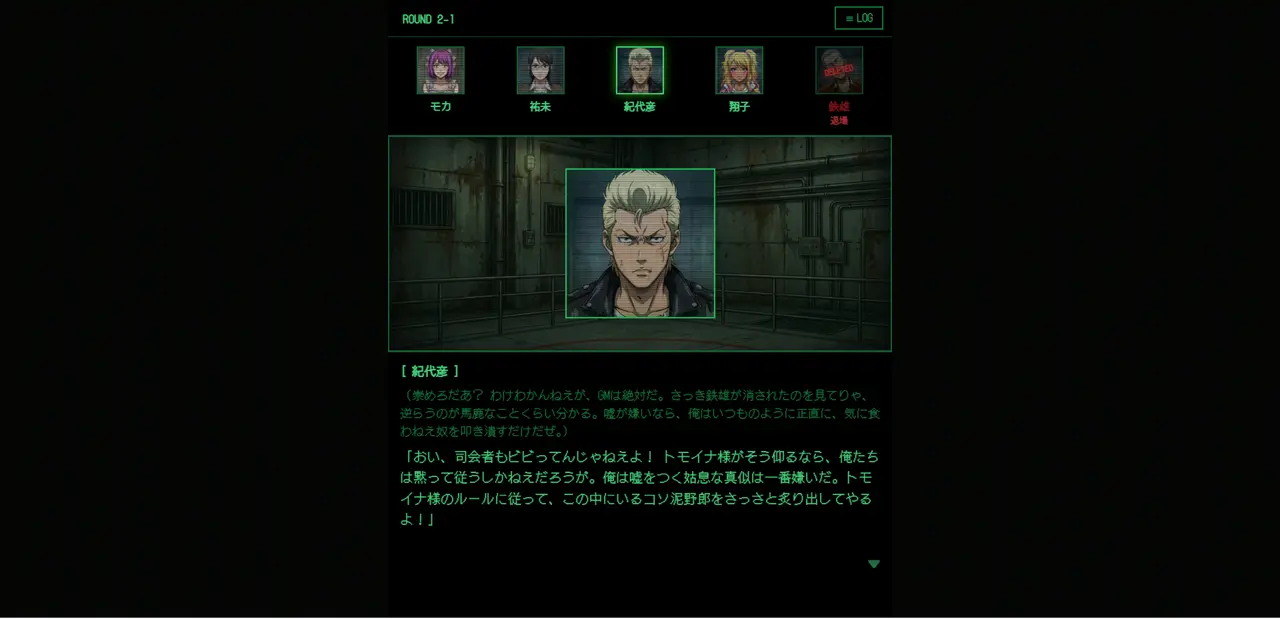View the deleted 鉄雄 portrait
The height and width of the screenshot is (619, 1280).
coord(839,70)
